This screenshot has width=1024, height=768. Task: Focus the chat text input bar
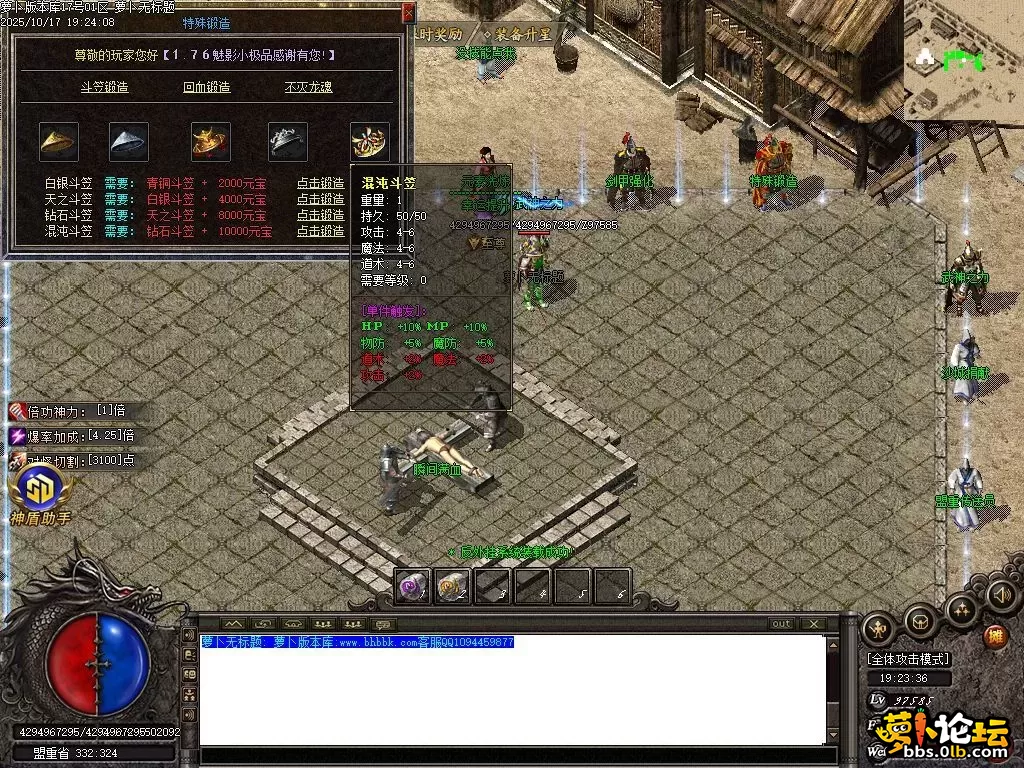pos(515,756)
